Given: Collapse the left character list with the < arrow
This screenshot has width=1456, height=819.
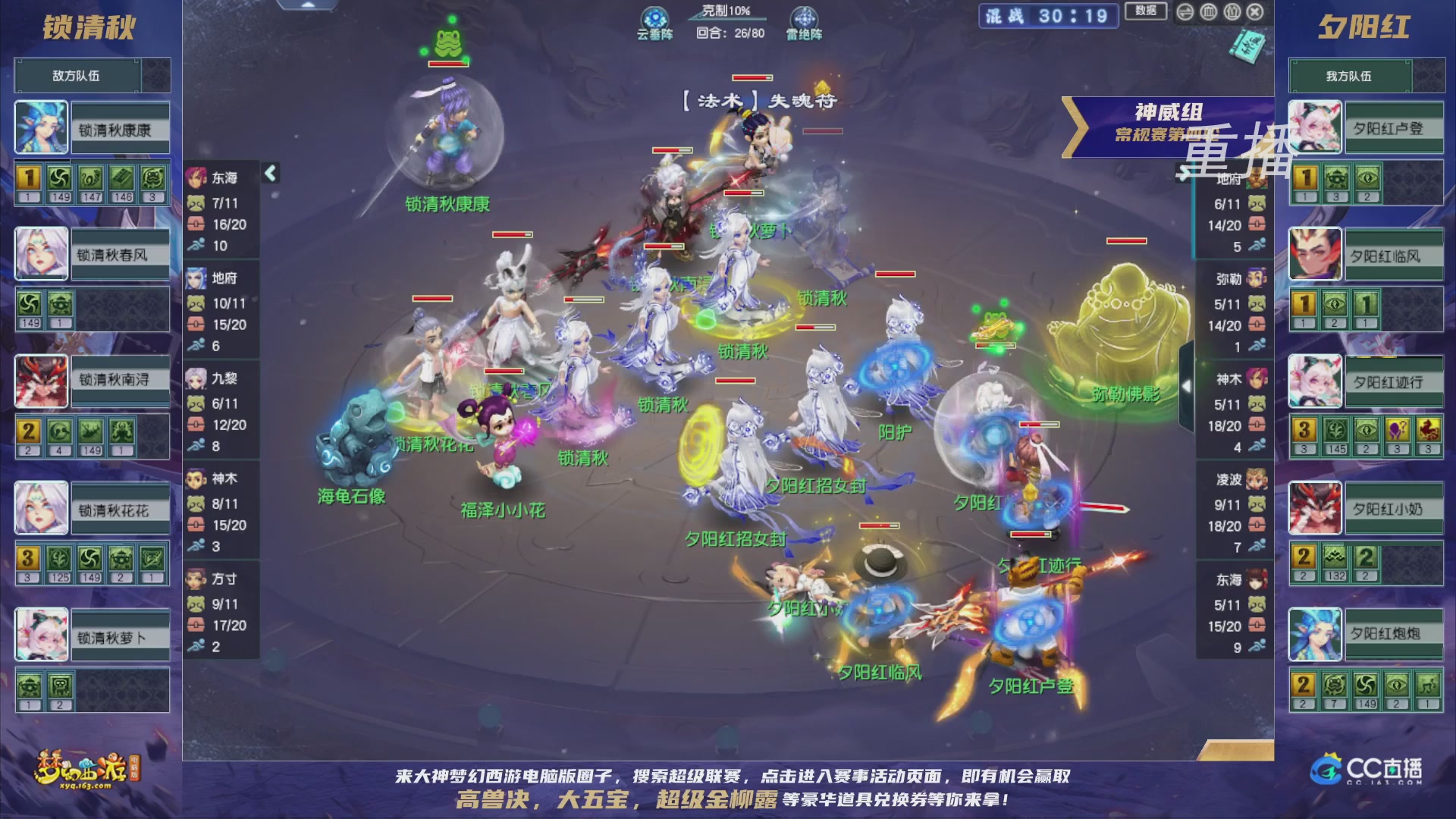Looking at the screenshot, I should click(269, 173).
